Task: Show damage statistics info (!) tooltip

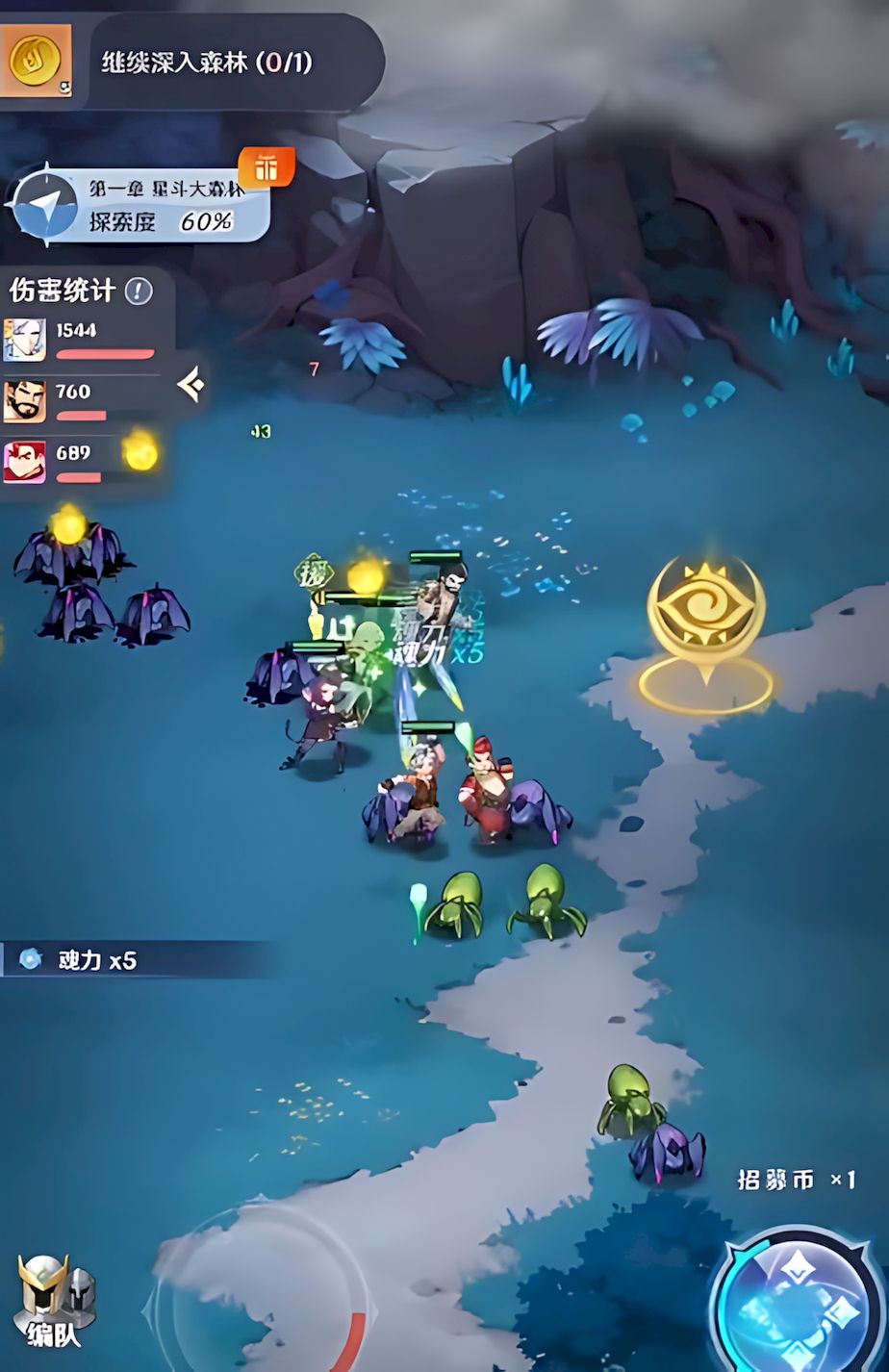Action: (140, 291)
